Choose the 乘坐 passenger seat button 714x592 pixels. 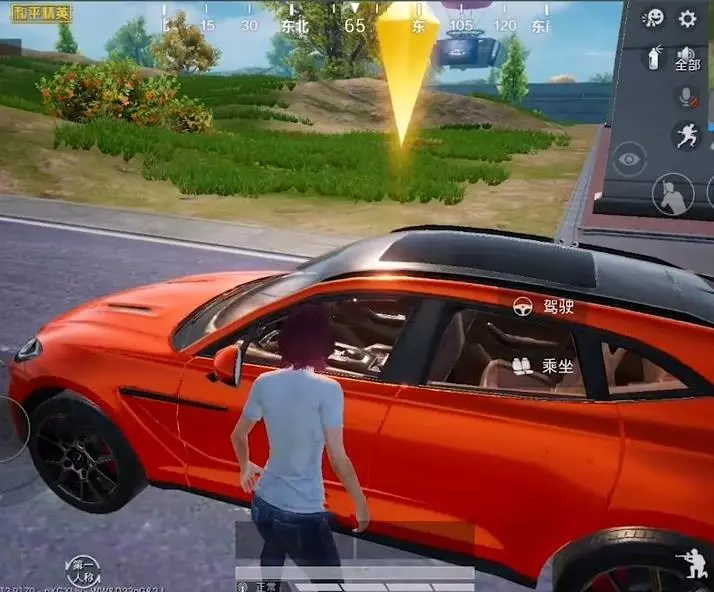tap(545, 366)
